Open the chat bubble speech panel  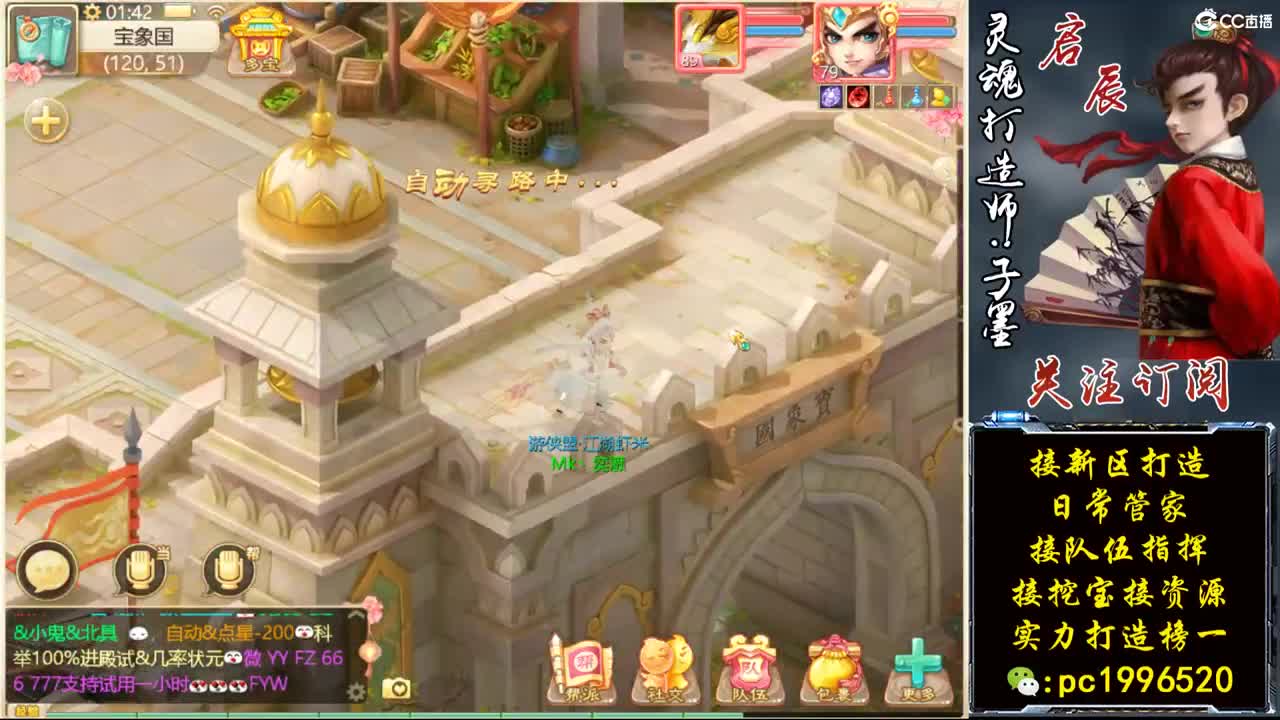pyautogui.click(x=45, y=568)
